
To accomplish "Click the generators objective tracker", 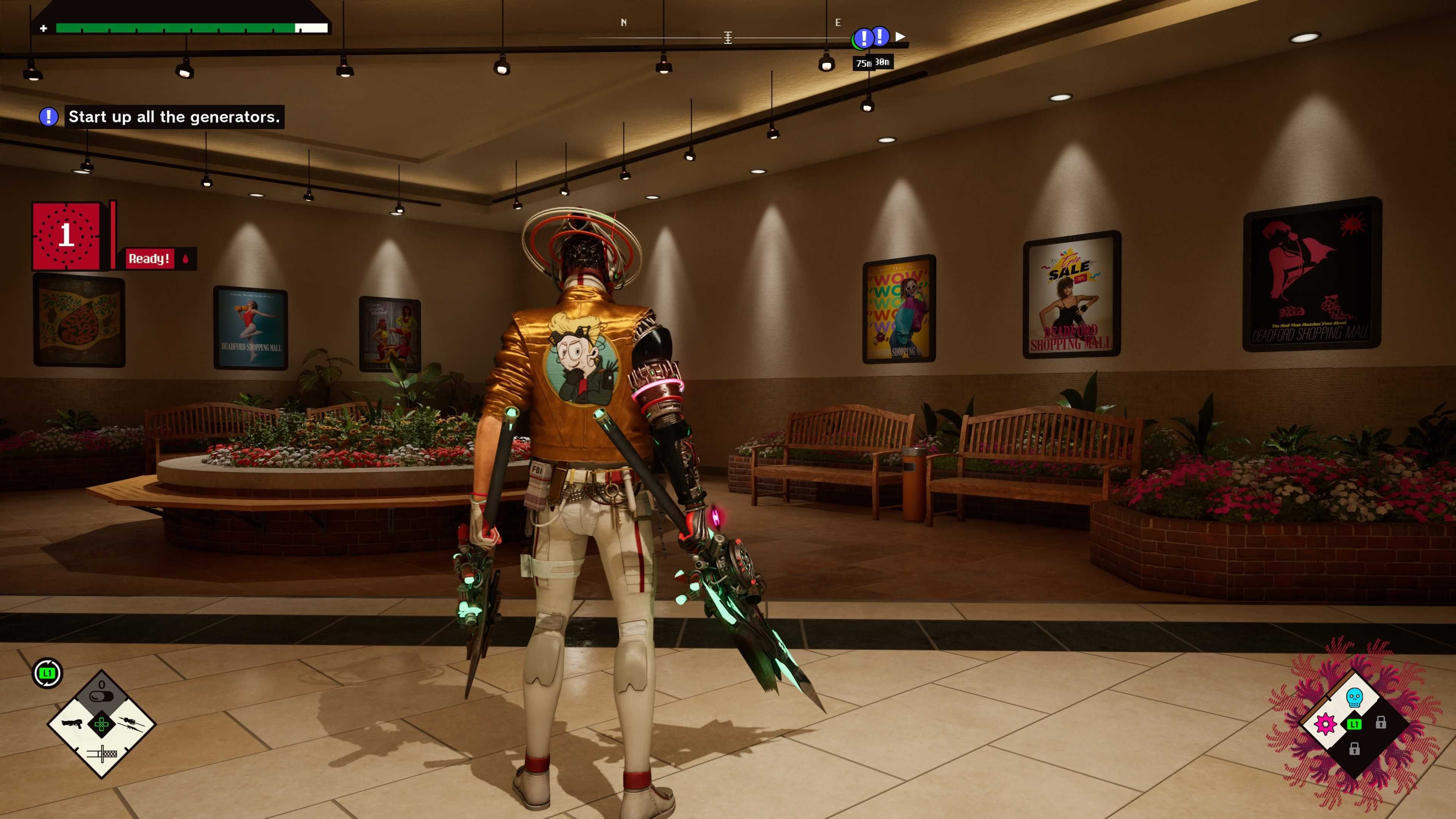I will pos(174,117).
